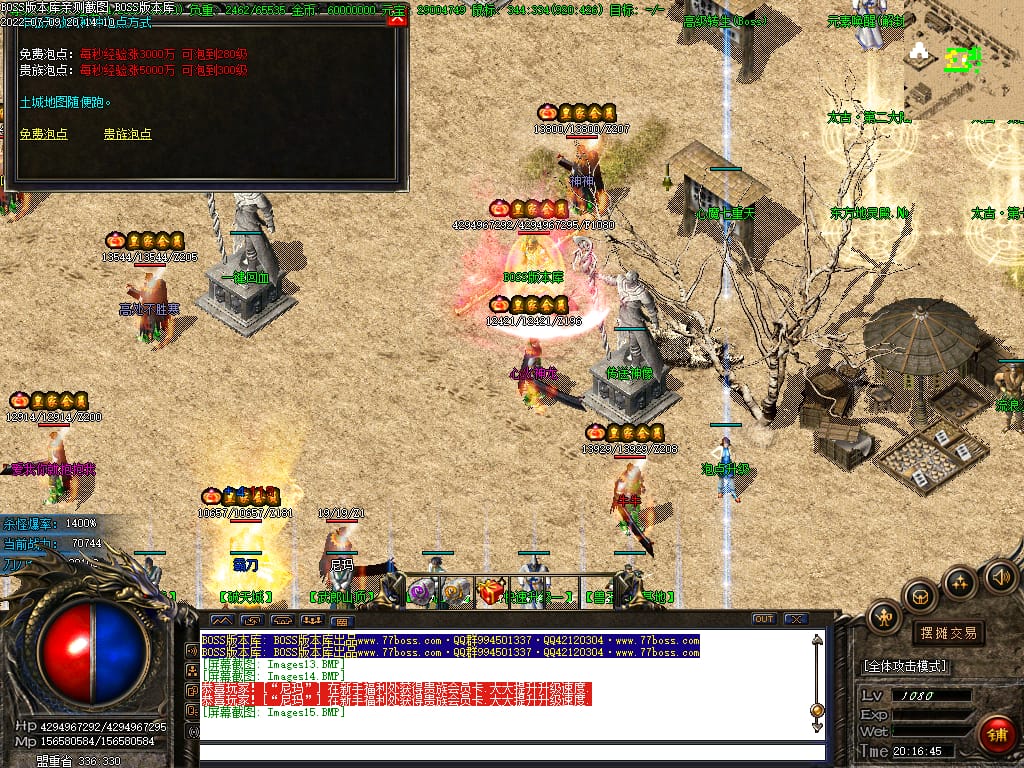Click the red 铺 shop button
The image size is (1024, 768).
[996, 734]
